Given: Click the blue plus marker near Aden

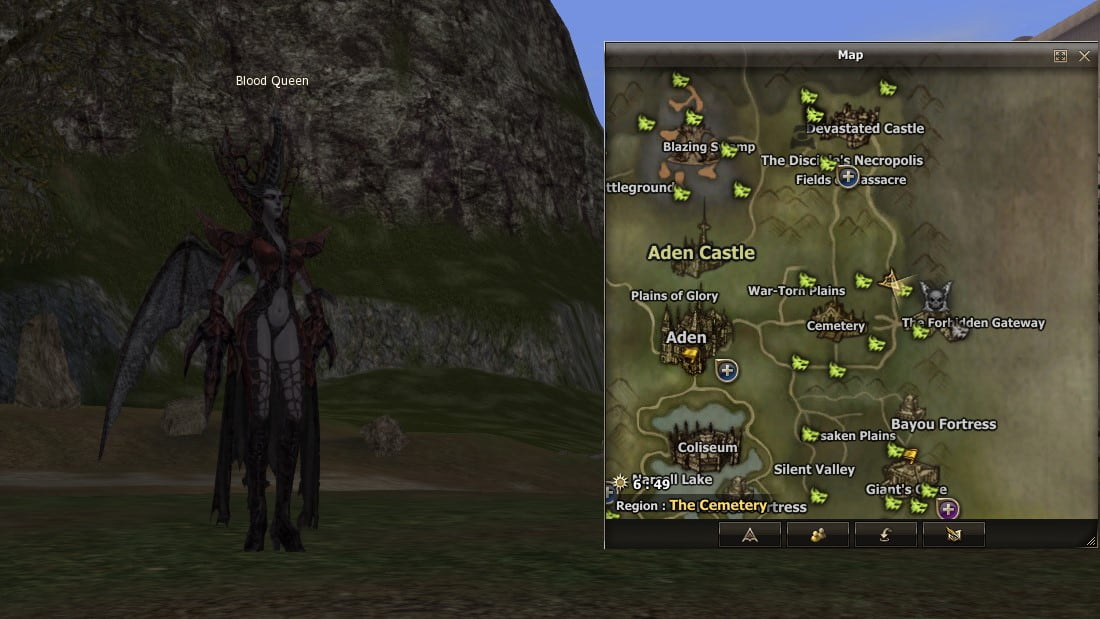Looking at the screenshot, I should (x=727, y=371).
